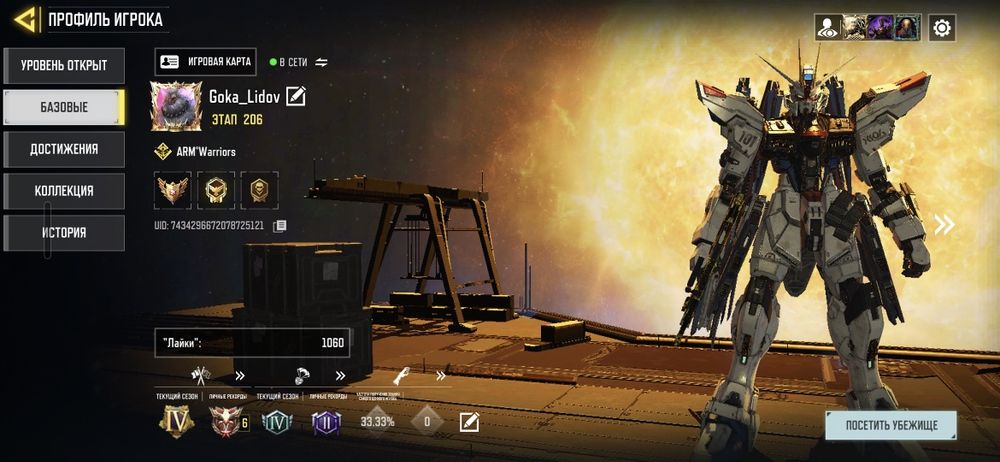Show next character with double-arrow
1000x462 pixels.
click(x=944, y=225)
